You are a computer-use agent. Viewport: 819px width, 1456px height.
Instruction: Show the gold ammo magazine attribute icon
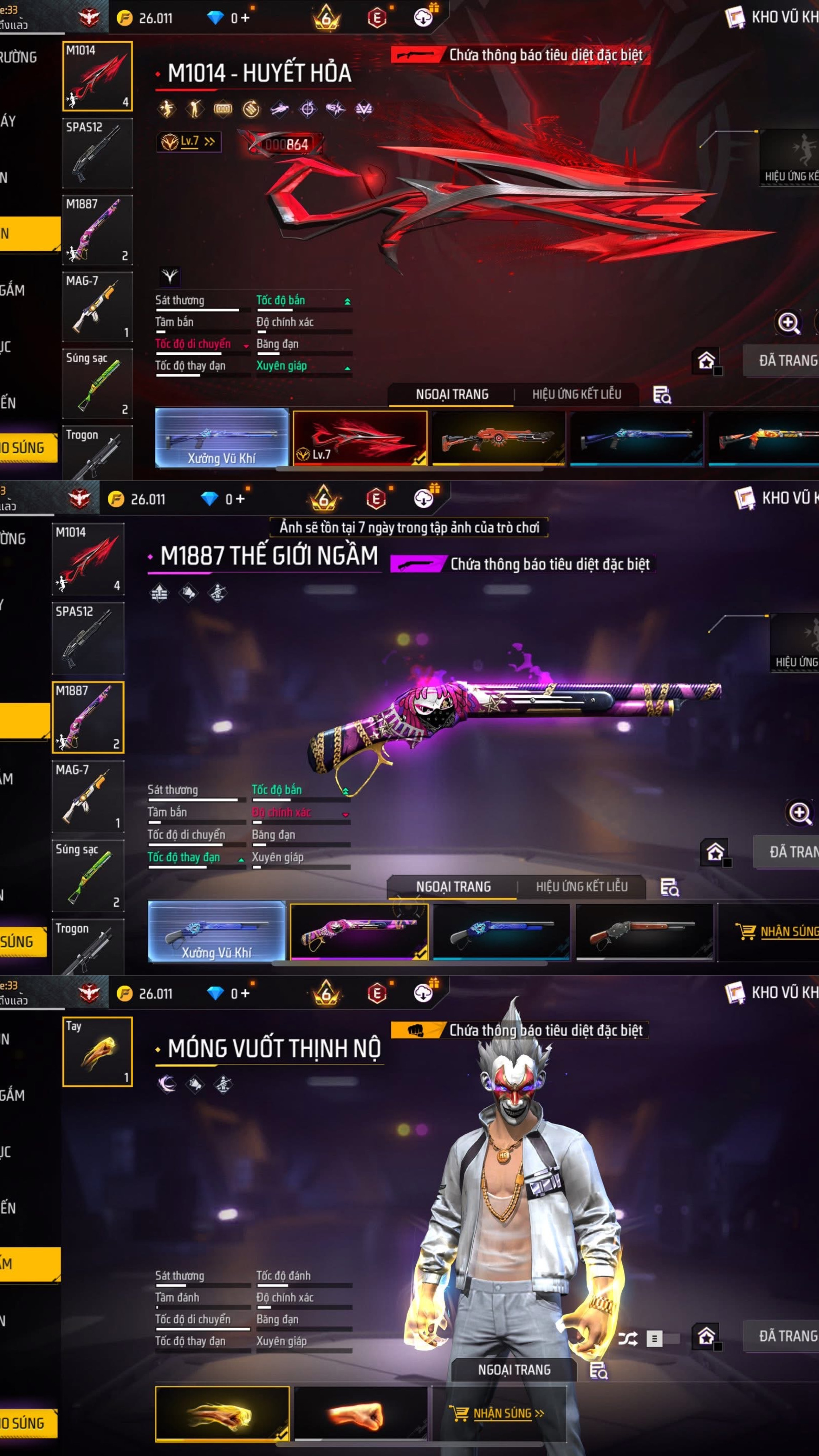pyautogui.click(x=223, y=108)
